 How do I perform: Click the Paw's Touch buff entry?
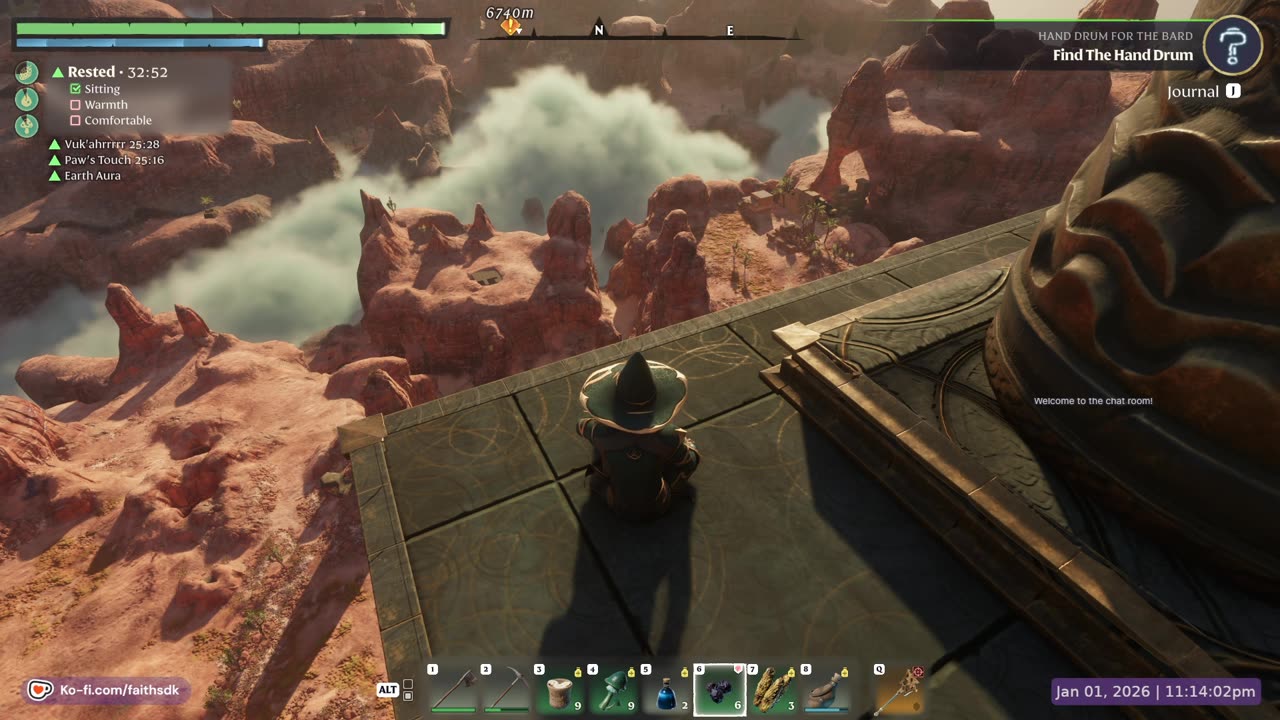[x=107, y=160]
